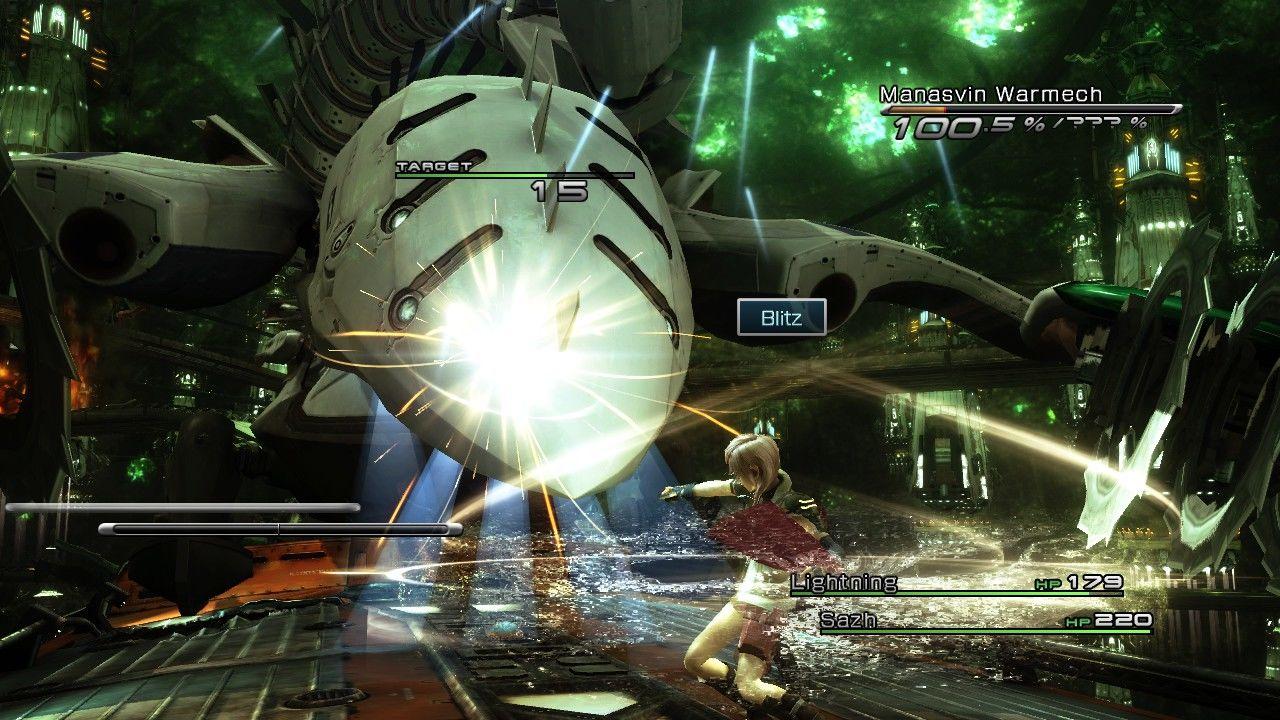Click the Blitz action popup
Viewport: 1280px width, 720px height.
click(x=781, y=317)
